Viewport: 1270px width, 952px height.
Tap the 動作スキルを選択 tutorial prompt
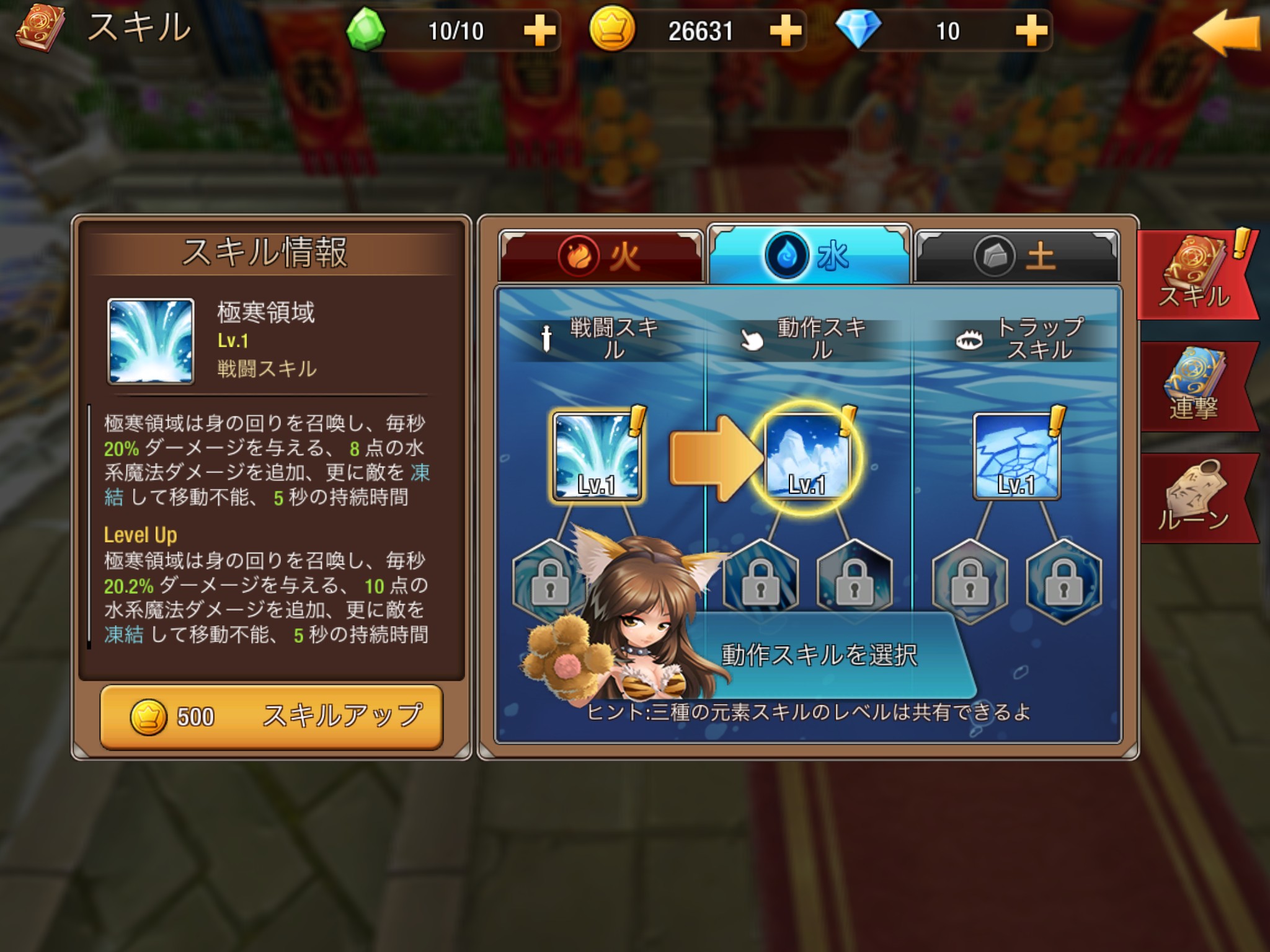(x=819, y=655)
